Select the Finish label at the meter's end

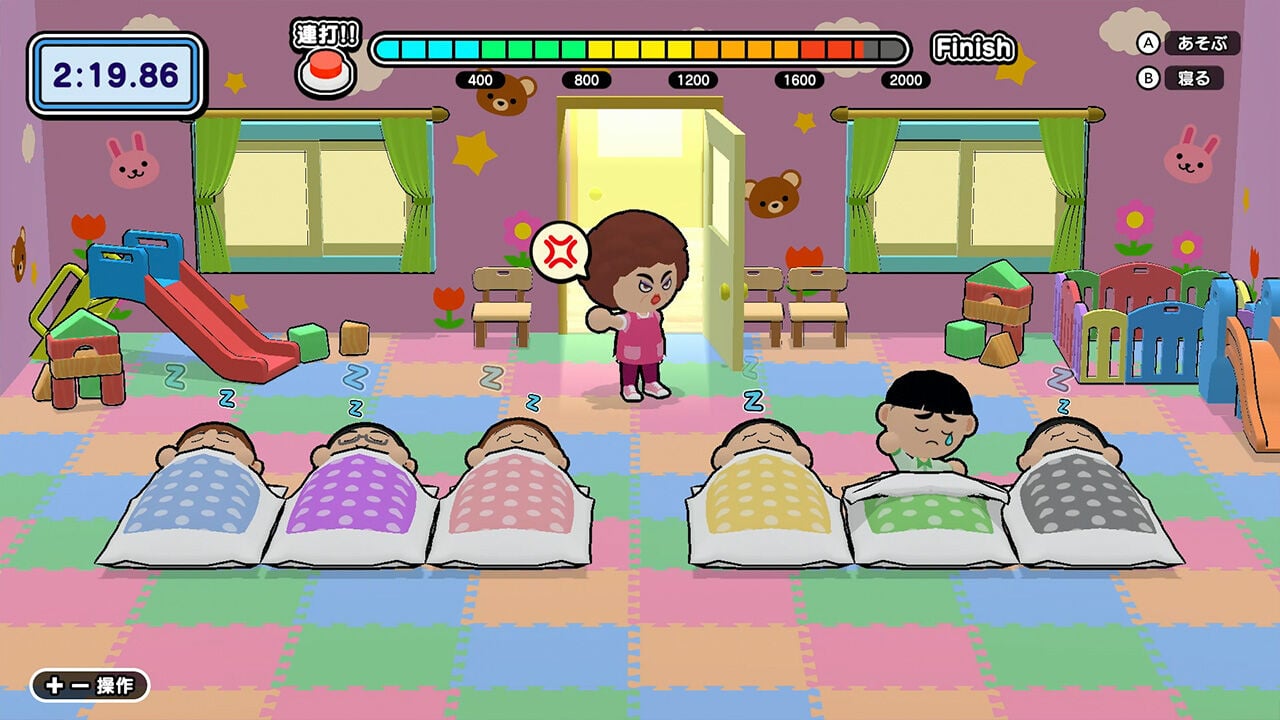[x=972, y=45]
